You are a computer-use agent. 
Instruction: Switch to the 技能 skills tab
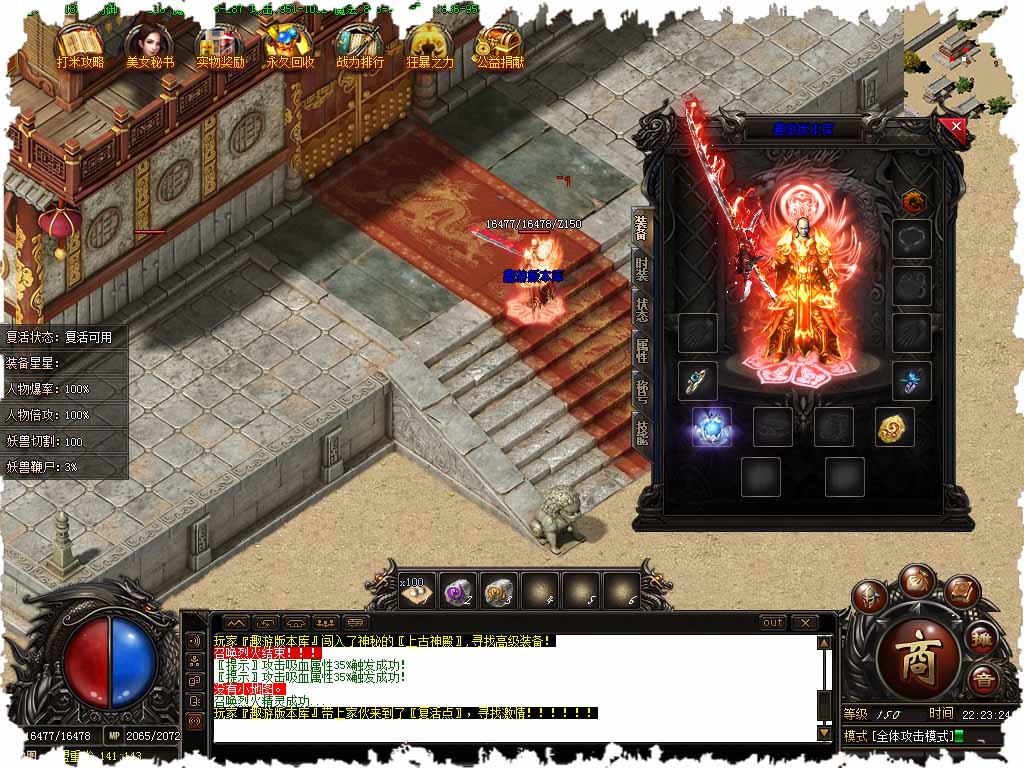click(x=642, y=431)
